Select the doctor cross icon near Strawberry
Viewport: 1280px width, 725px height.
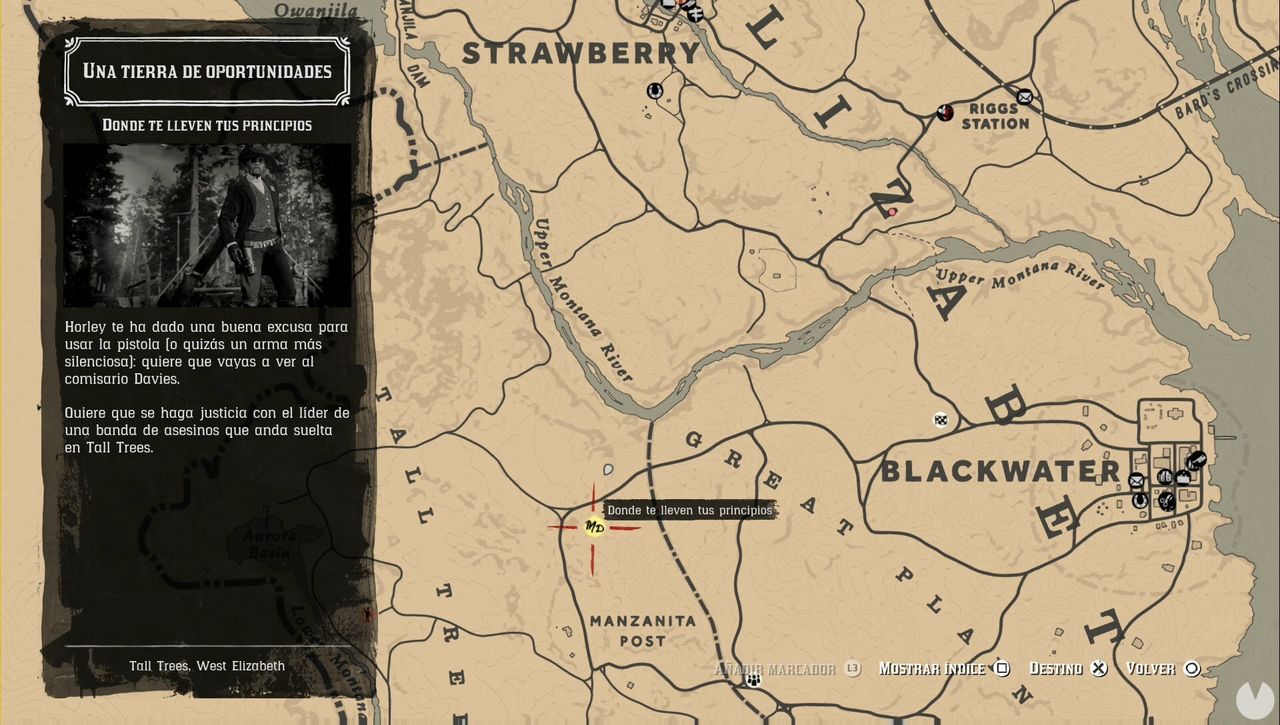696,14
